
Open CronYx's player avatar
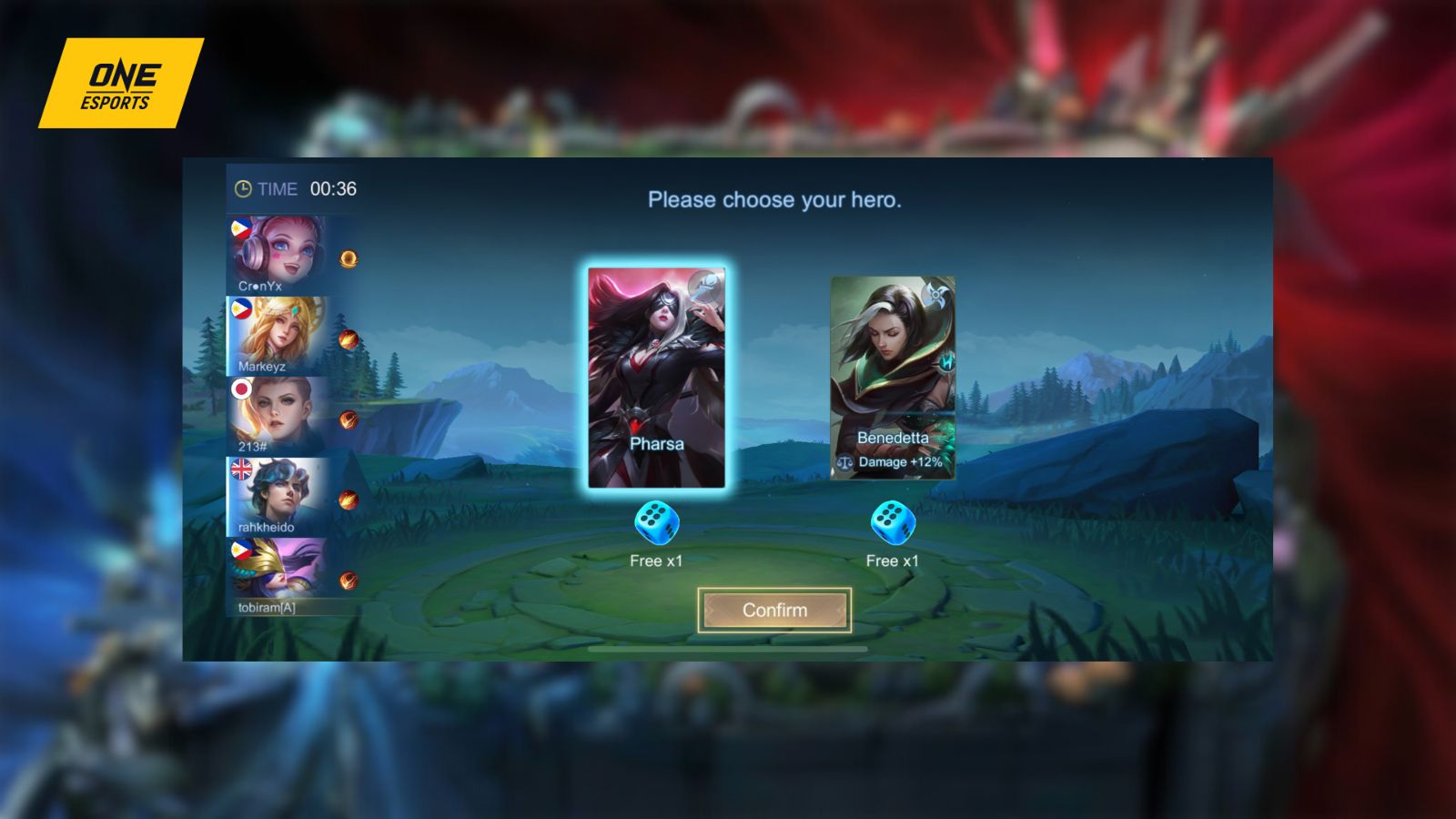pyautogui.click(x=289, y=250)
